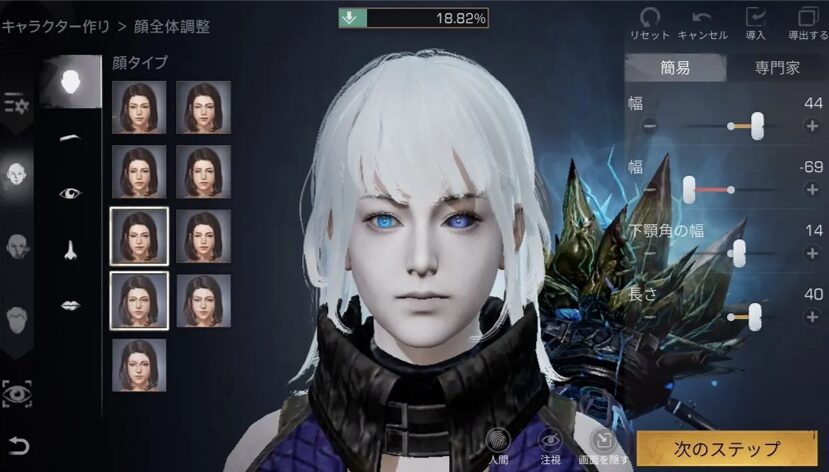Open the 導入 import option
The image size is (829, 472).
coord(755,22)
